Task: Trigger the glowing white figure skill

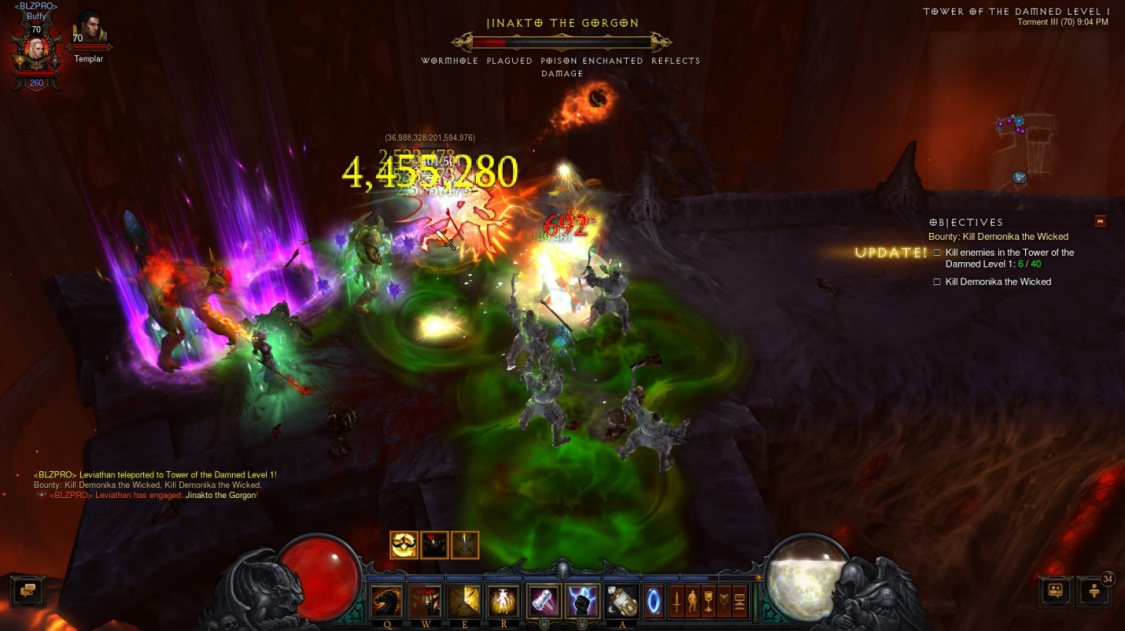Action: tap(502, 601)
